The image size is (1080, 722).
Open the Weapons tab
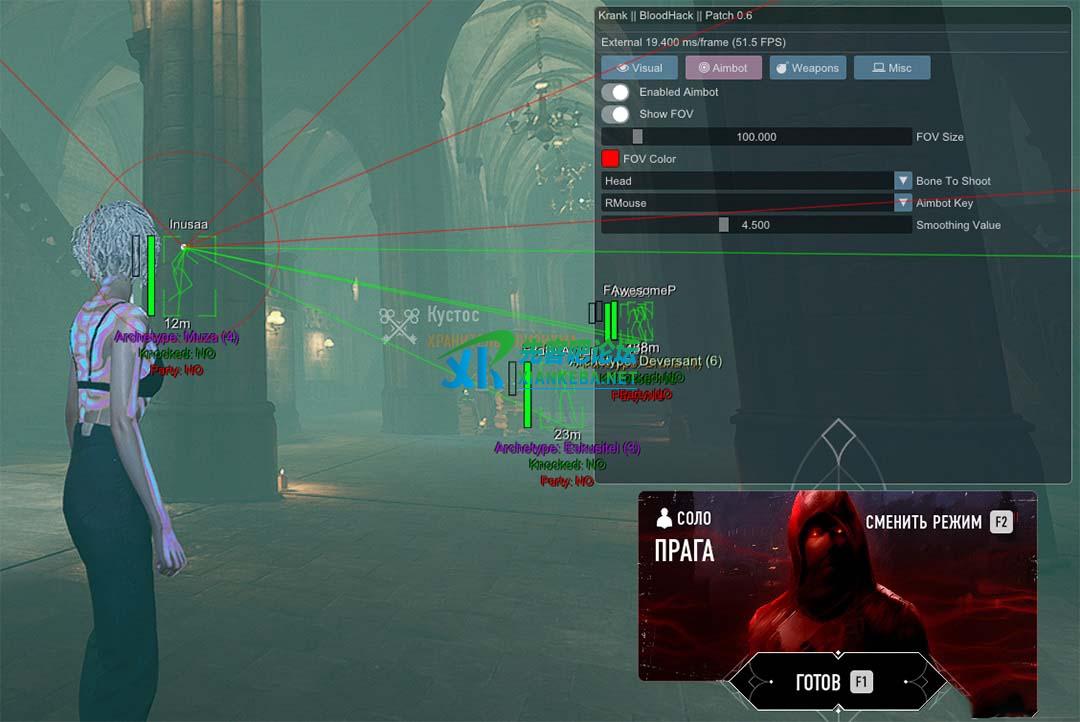(x=808, y=68)
